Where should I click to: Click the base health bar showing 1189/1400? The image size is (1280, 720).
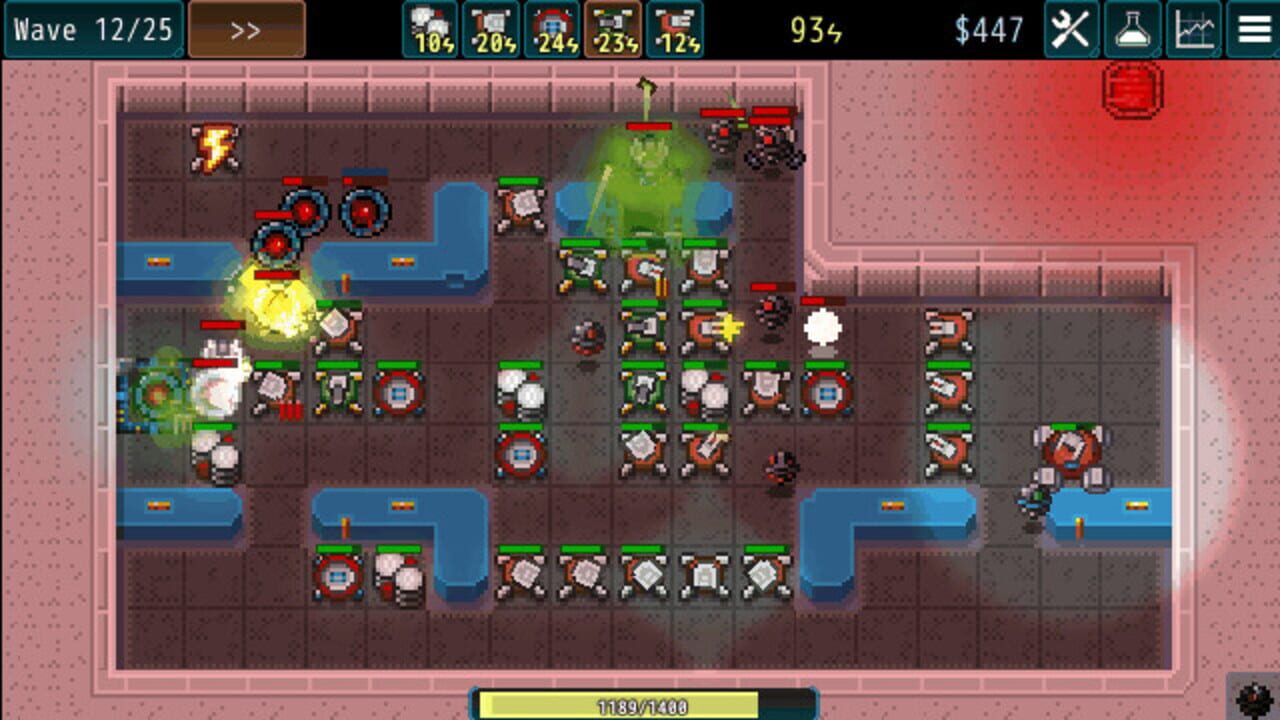point(640,706)
